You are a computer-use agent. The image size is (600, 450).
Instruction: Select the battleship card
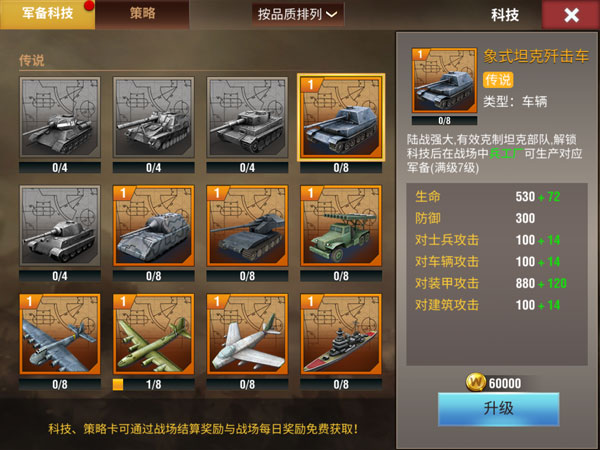[341, 333]
